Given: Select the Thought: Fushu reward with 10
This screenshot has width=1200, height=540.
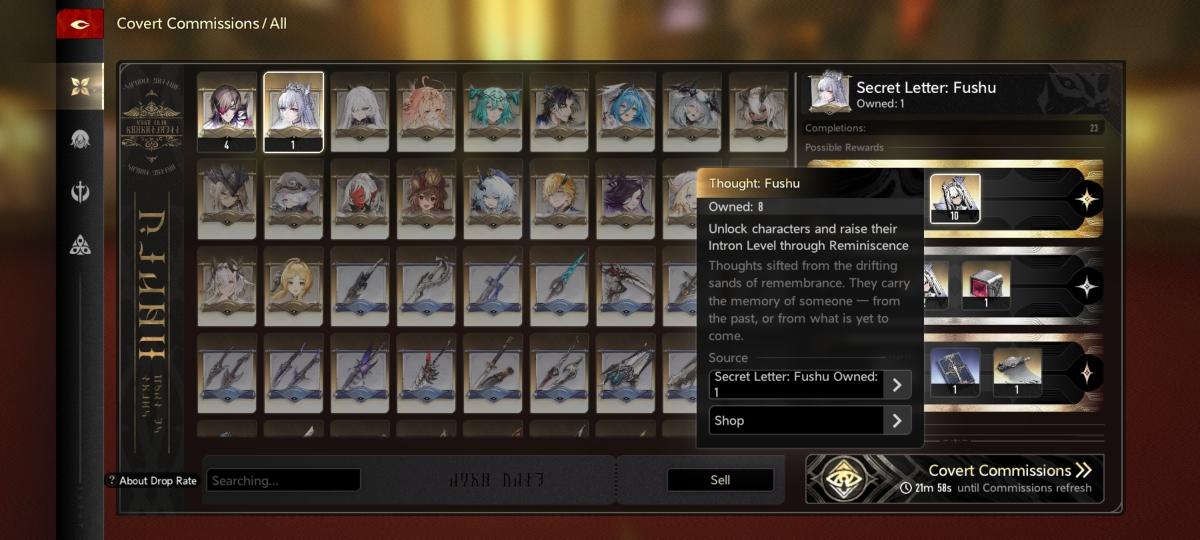Looking at the screenshot, I should tap(955, 199).
